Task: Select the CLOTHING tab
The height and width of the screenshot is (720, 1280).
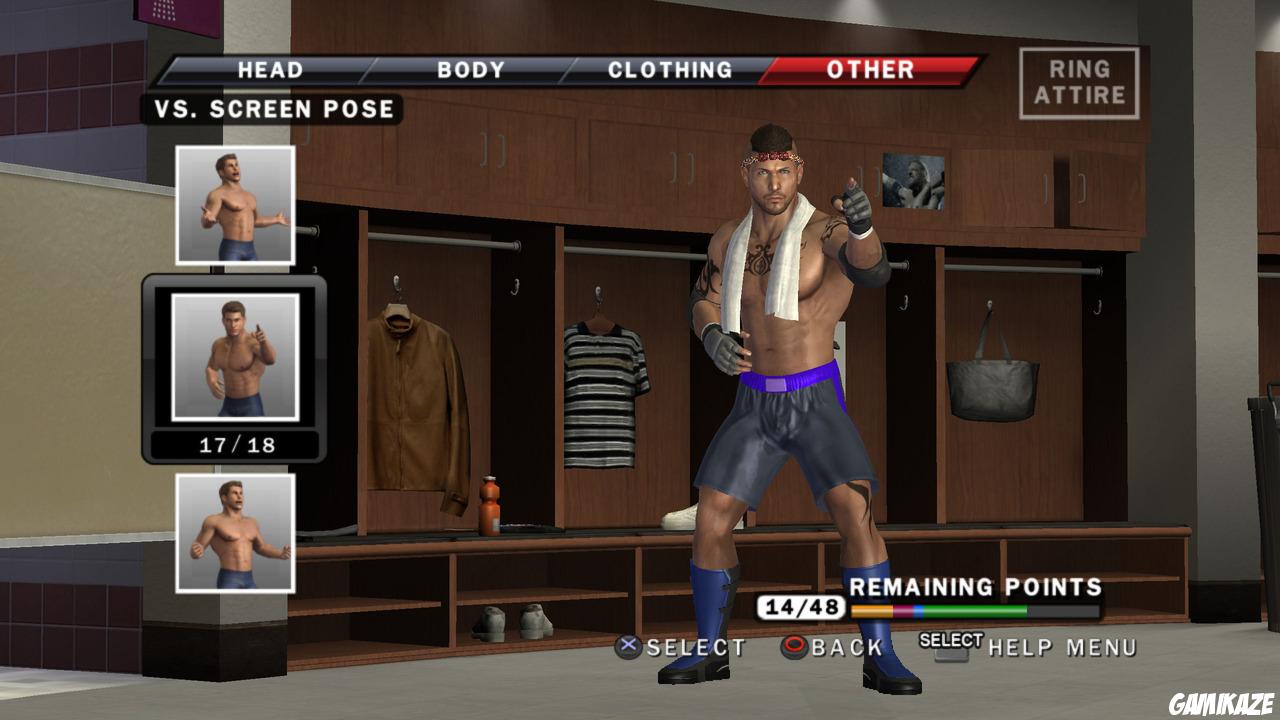Action: 670,70
